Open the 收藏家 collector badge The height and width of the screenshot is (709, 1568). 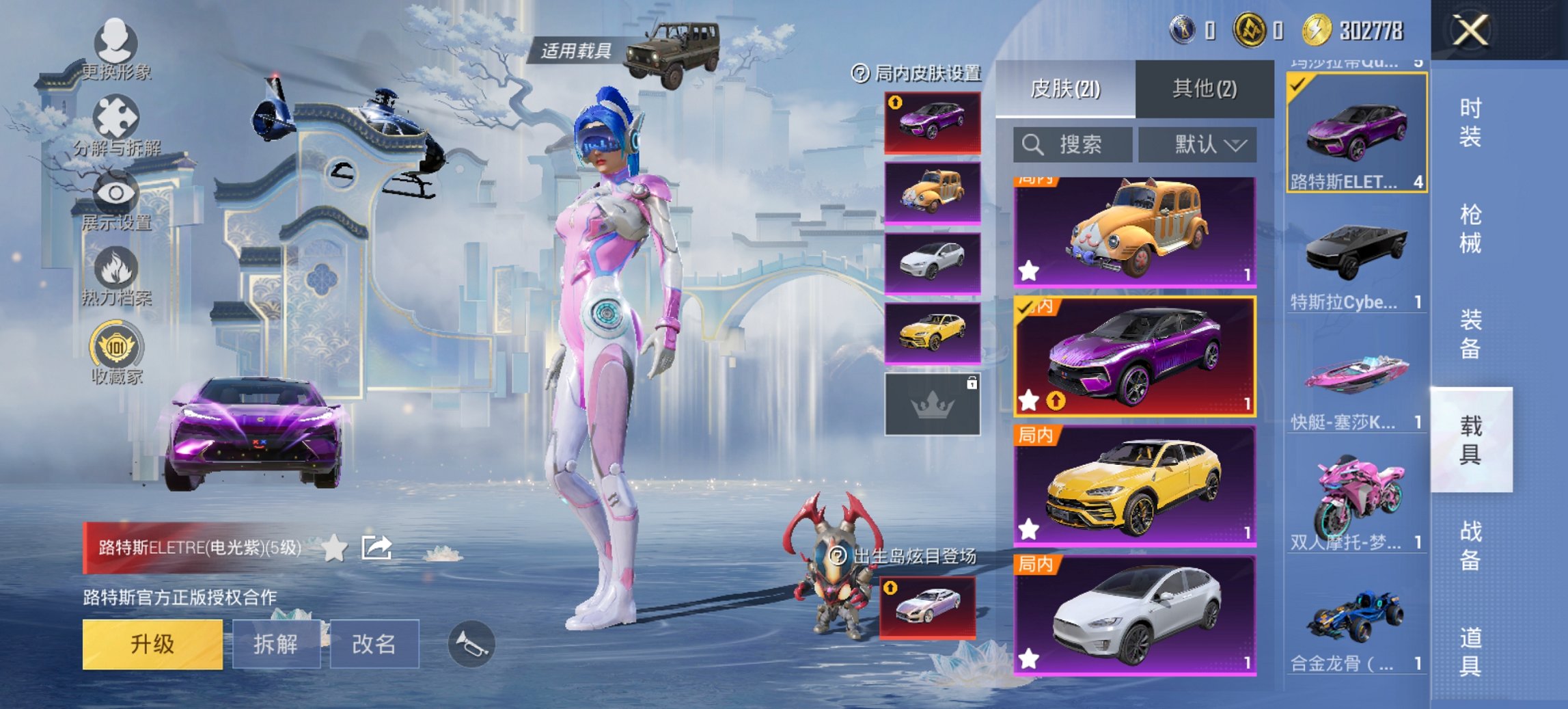pyautogui.click(x=116, y=353)
